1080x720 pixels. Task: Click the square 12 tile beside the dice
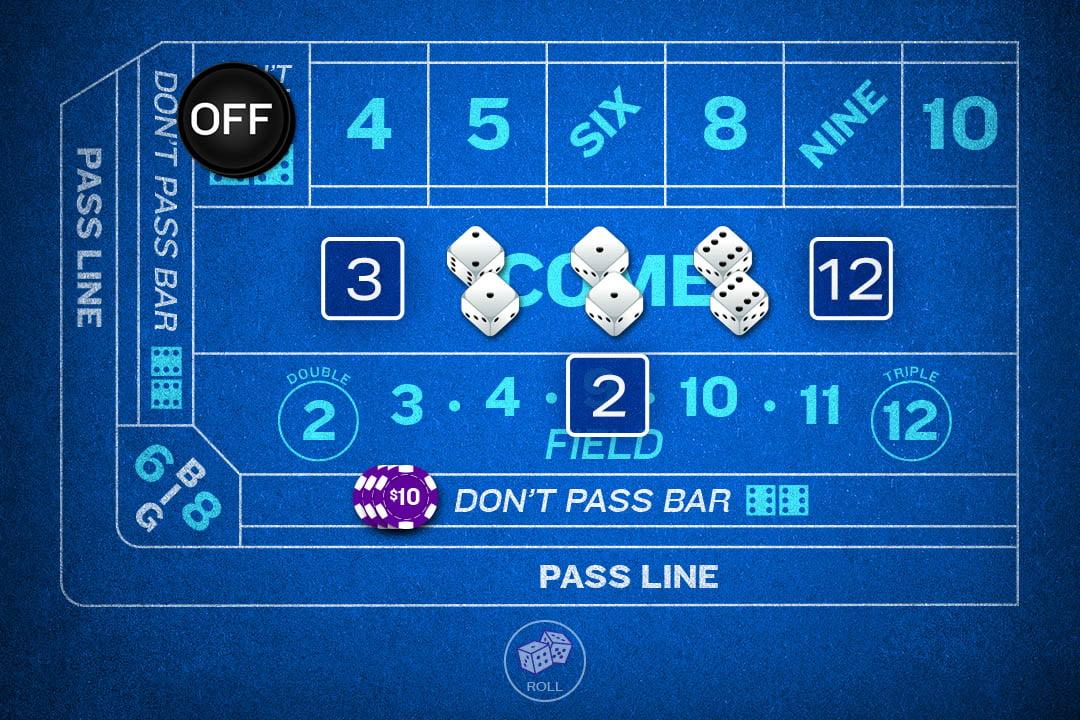point(850,279)
